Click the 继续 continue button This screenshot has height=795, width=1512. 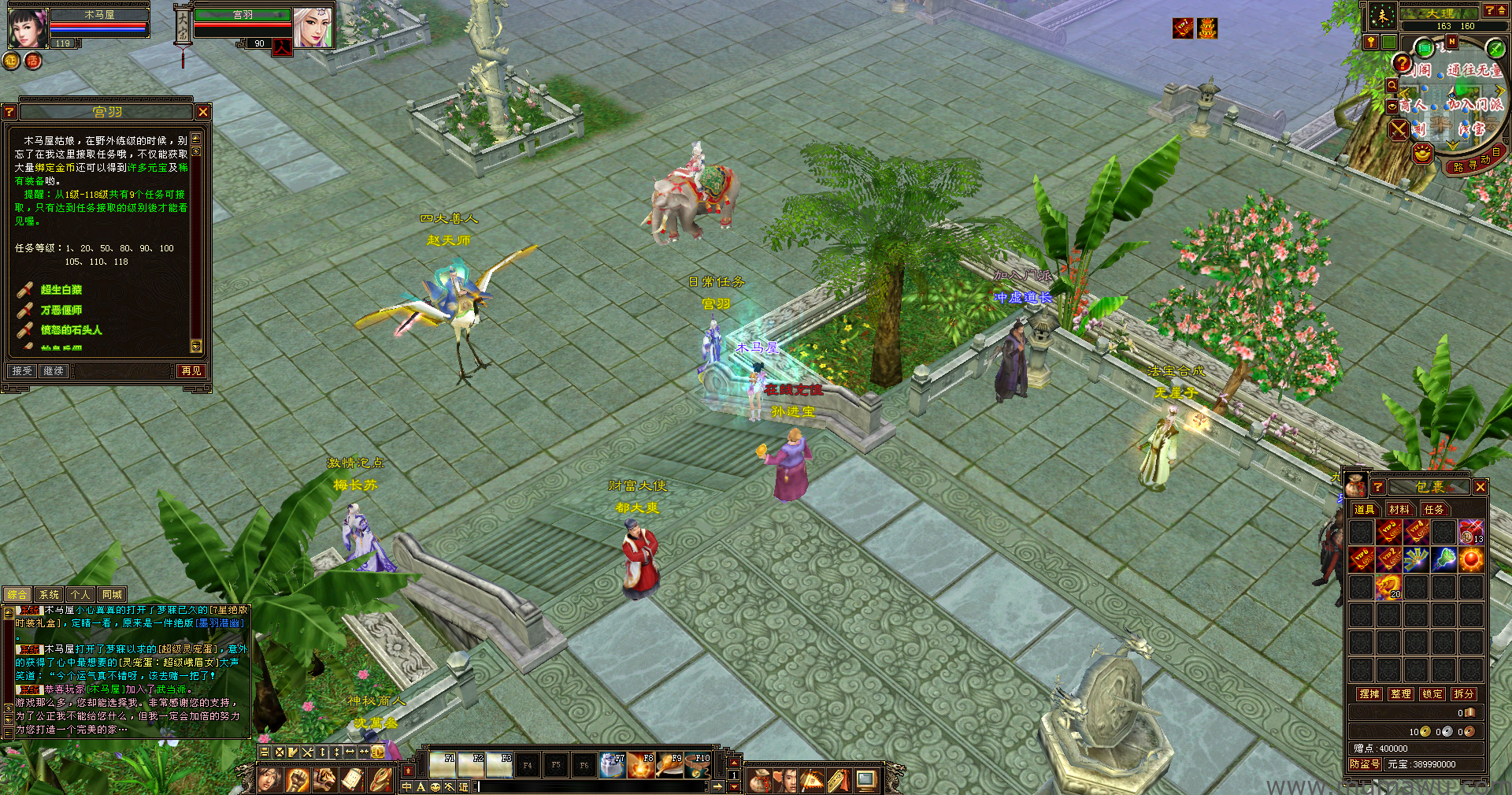[54, 370]
